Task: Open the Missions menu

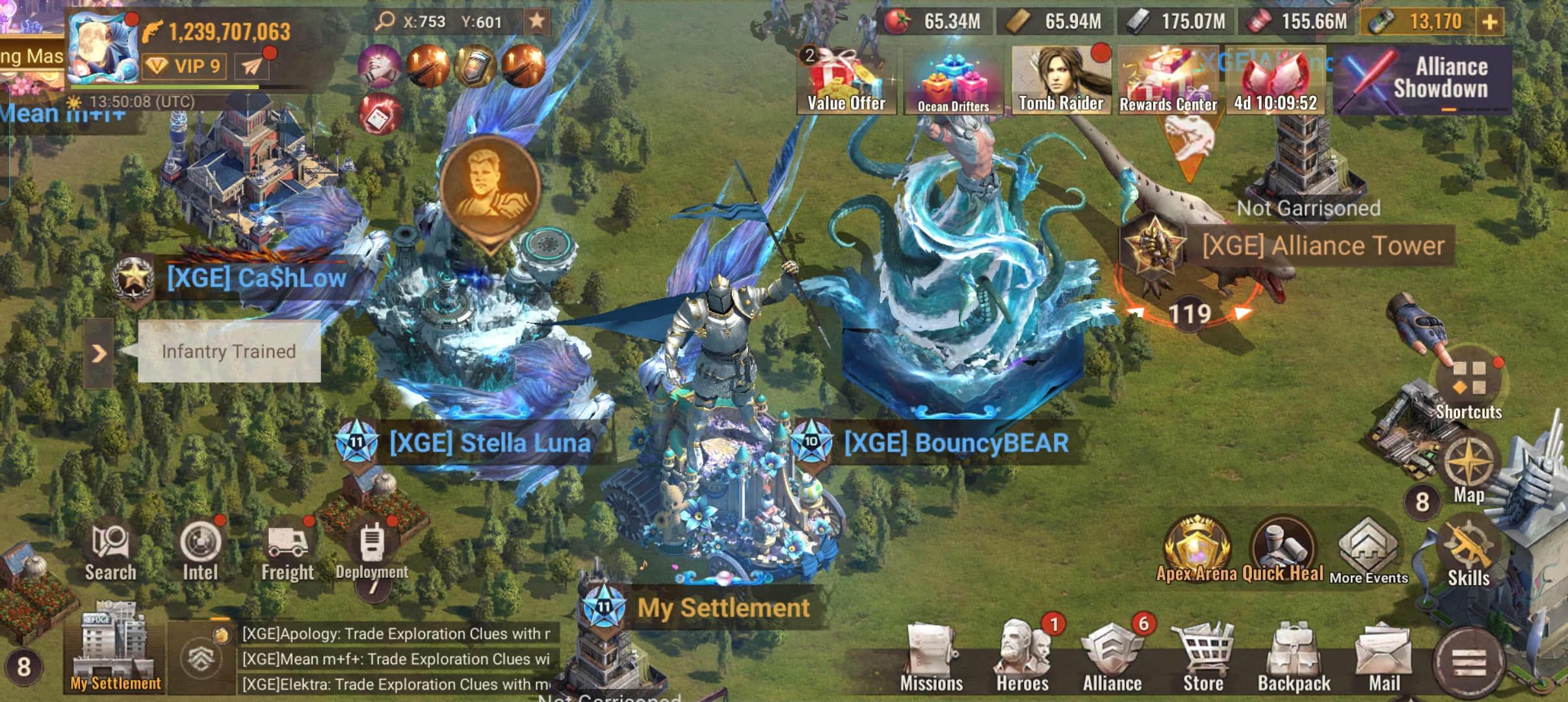Action: point(931,658)
